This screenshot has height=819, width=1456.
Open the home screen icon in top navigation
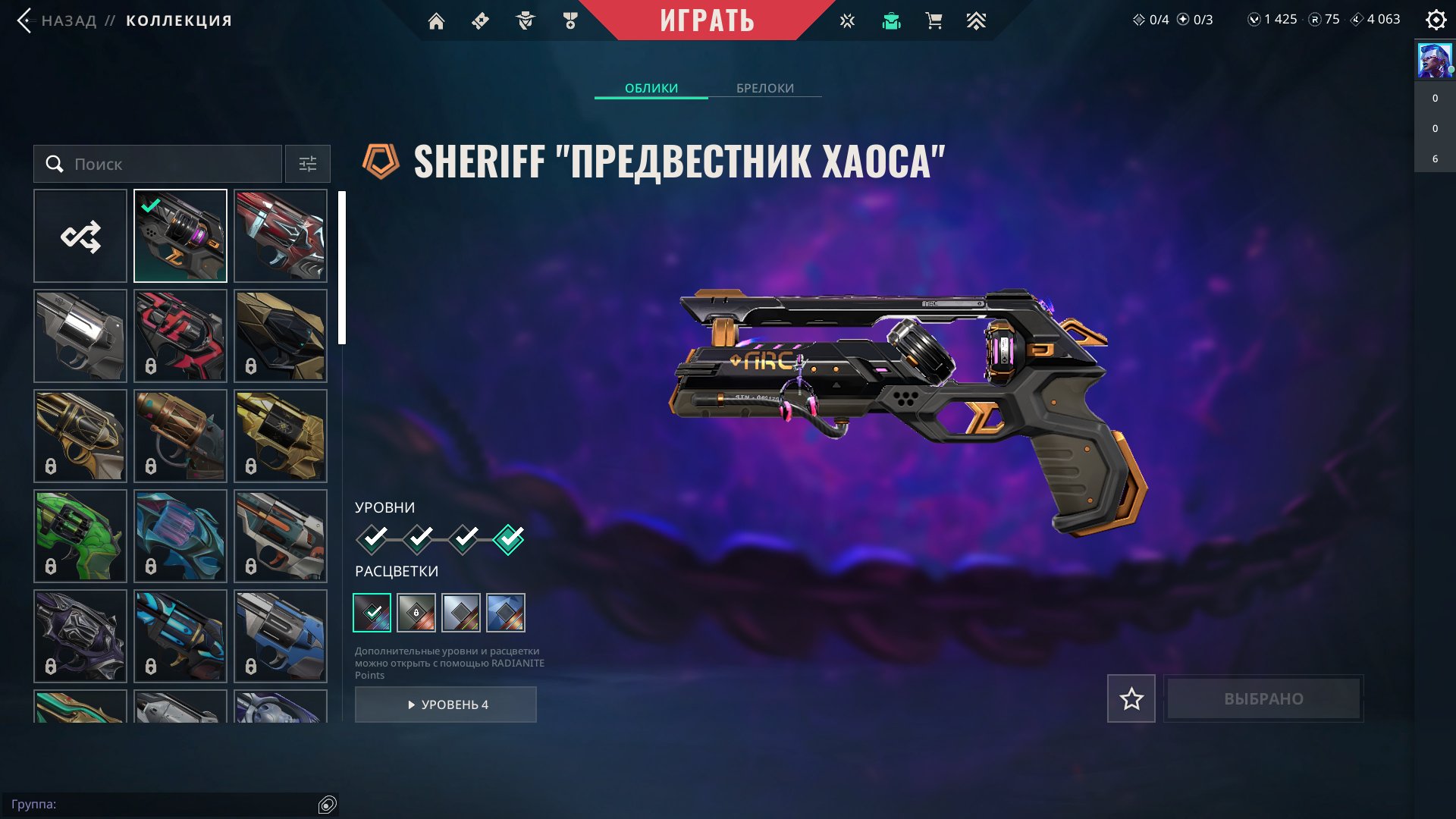(436, 20)
